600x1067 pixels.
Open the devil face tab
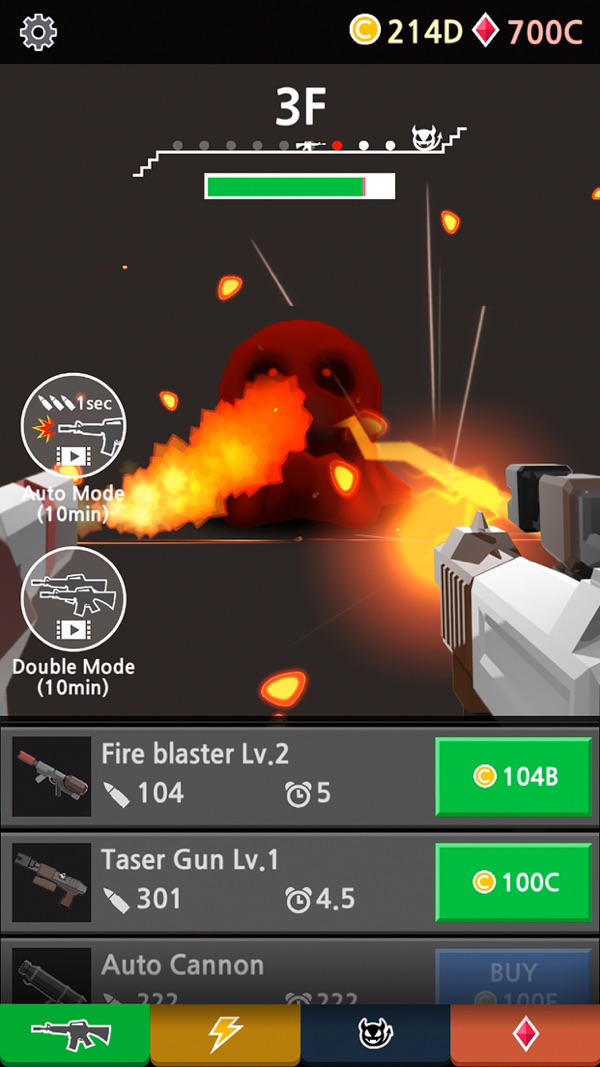click(x=375, y=1035)
